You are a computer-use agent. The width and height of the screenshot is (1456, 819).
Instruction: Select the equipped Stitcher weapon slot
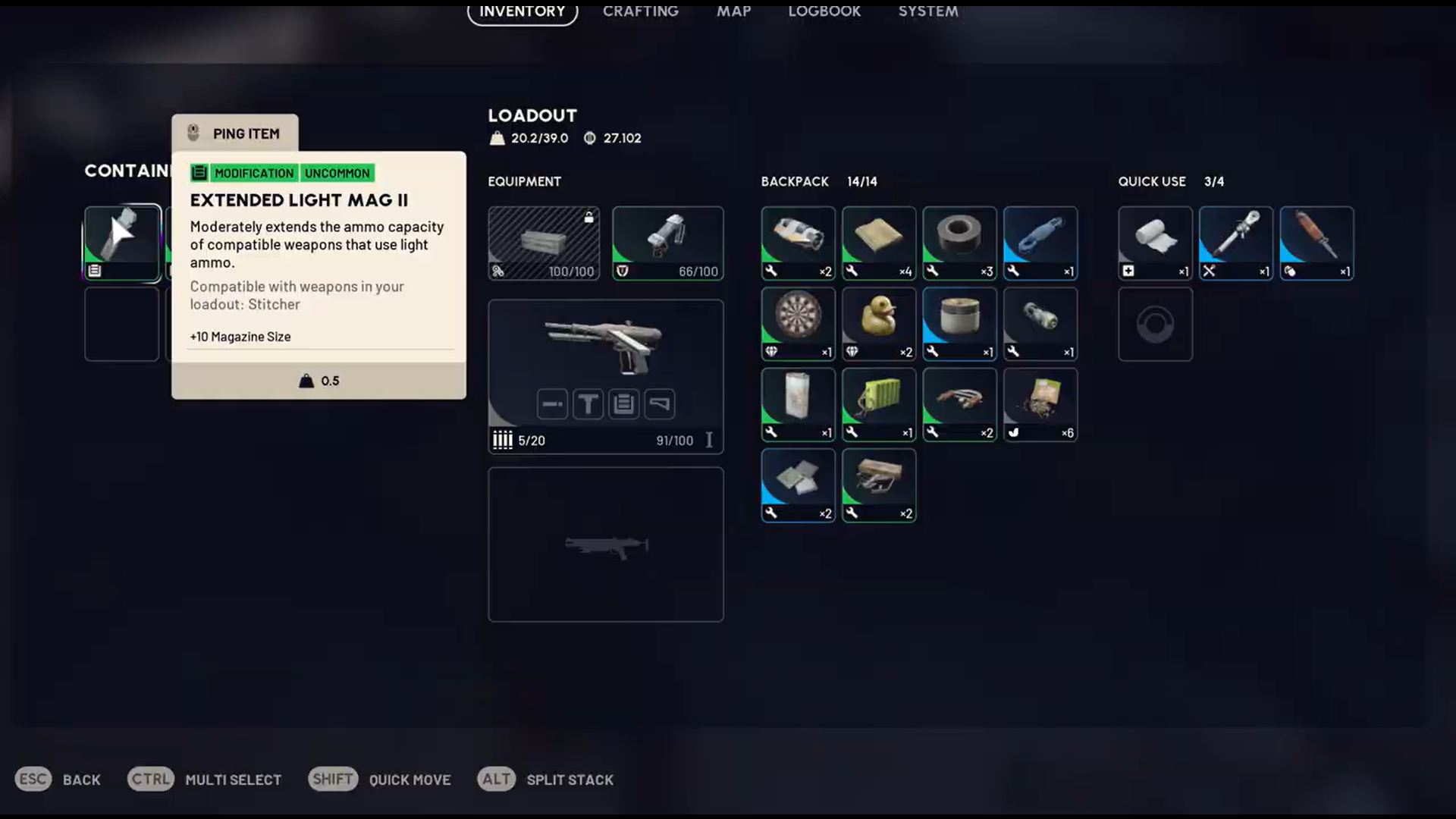605,376
